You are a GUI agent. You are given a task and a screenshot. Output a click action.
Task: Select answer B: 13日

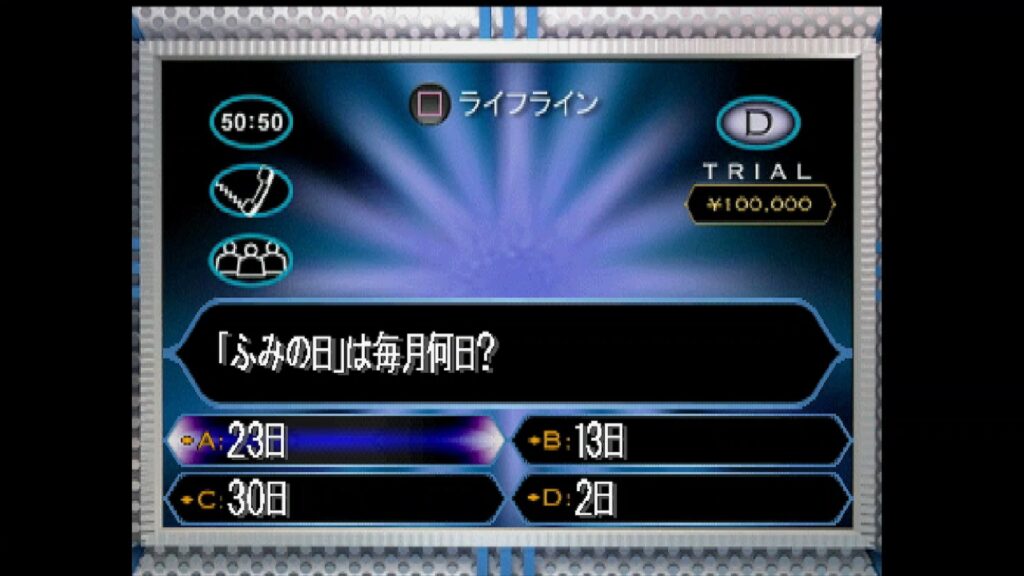(682, 441)
